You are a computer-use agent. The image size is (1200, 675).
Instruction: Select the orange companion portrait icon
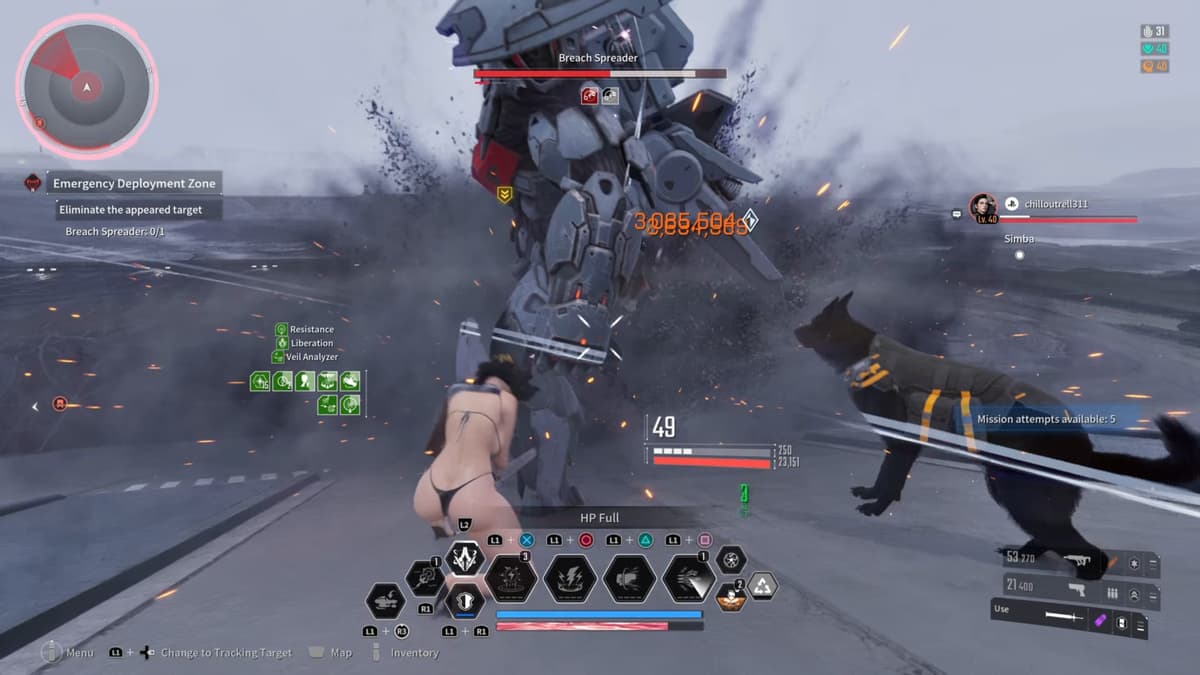pos(731,598)
